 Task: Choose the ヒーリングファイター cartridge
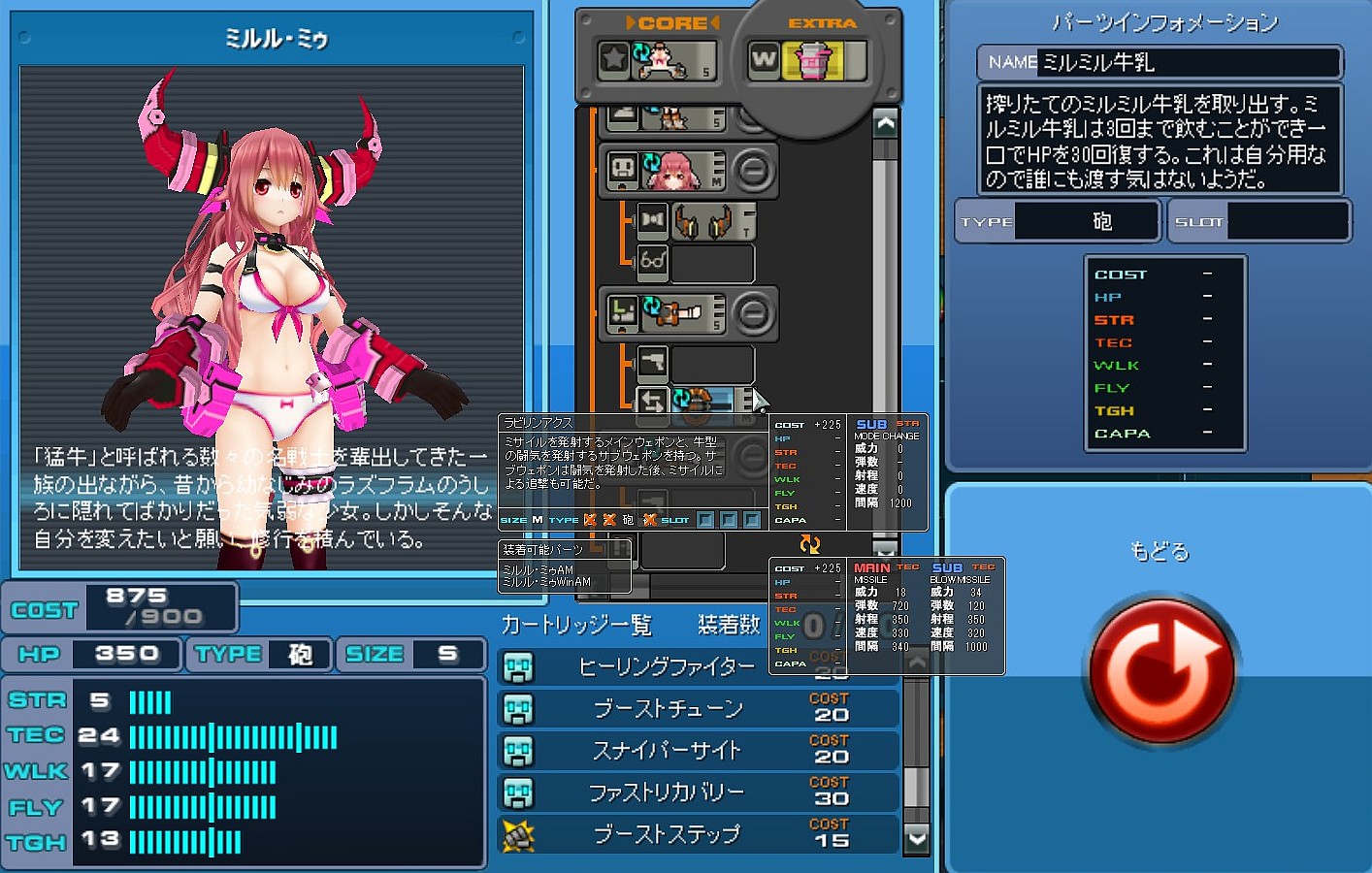click(x=666, y=667)
